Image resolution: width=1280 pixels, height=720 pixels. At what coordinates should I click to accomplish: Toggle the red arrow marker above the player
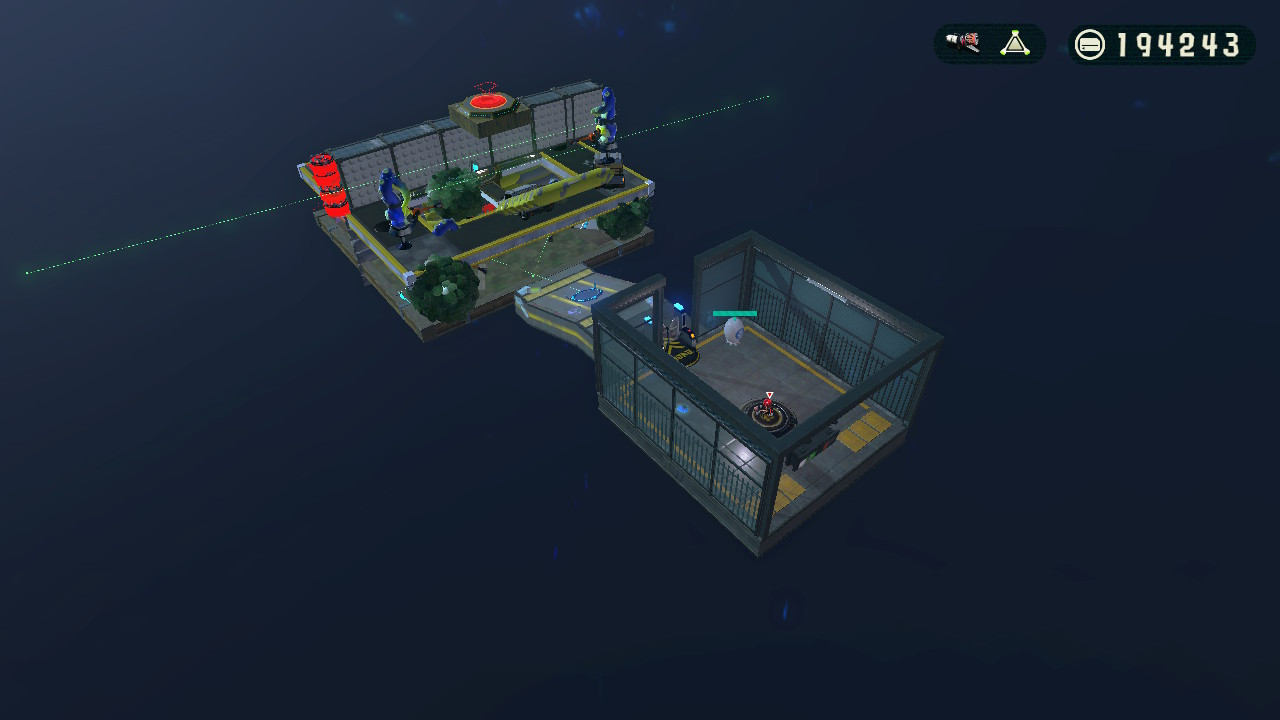click(769, 393)
